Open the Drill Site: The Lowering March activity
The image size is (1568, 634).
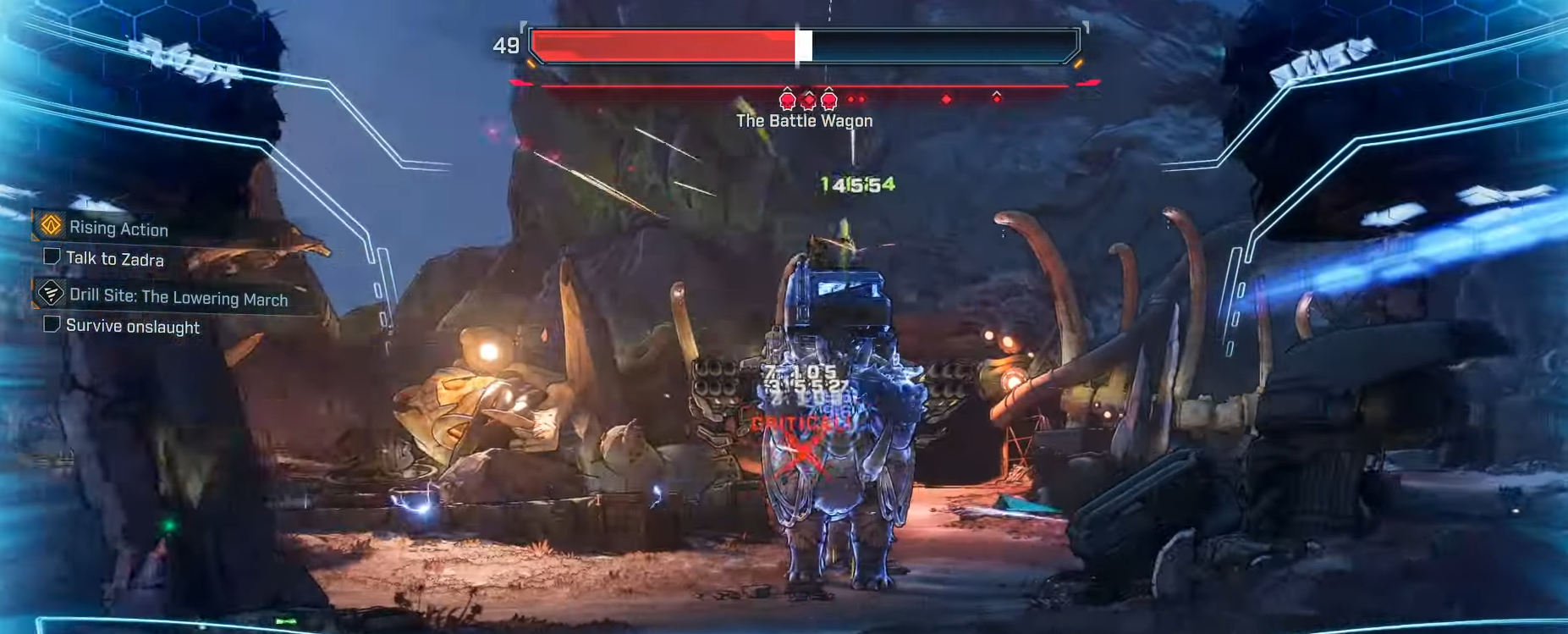coord(179,297)
